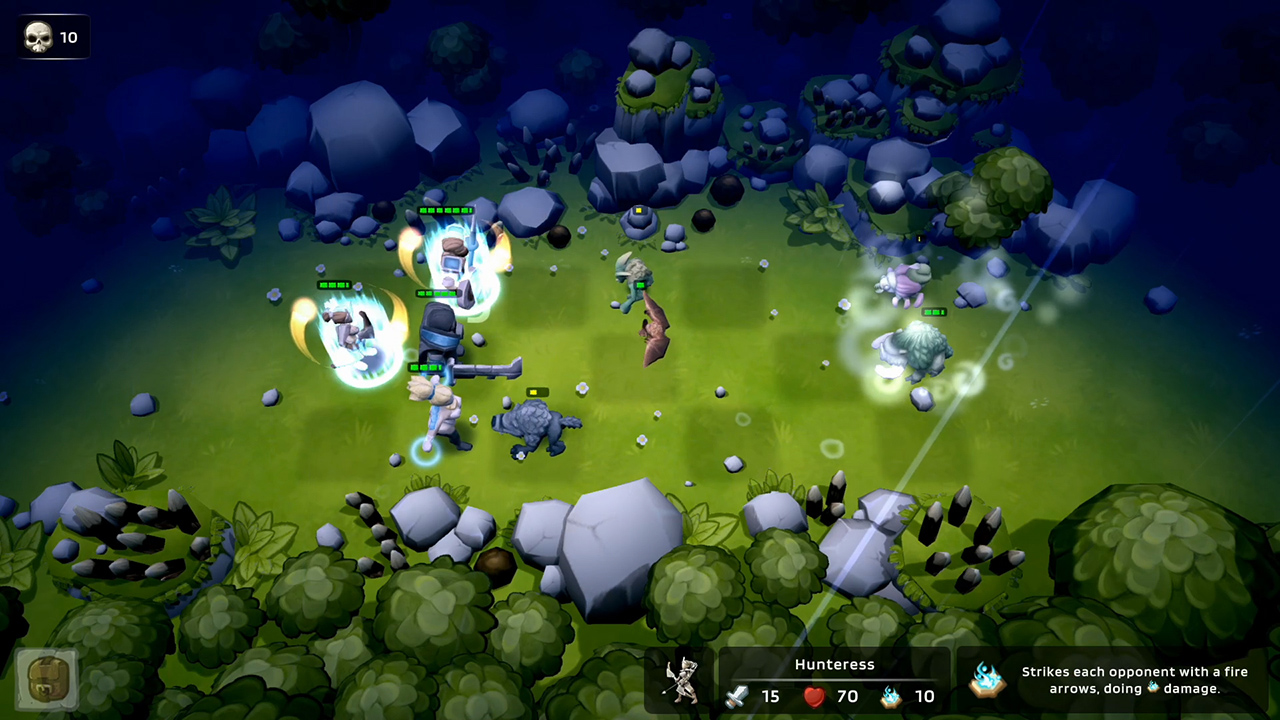
Task: Select the mossy treant creature on the right
Action: coord(915,350)
